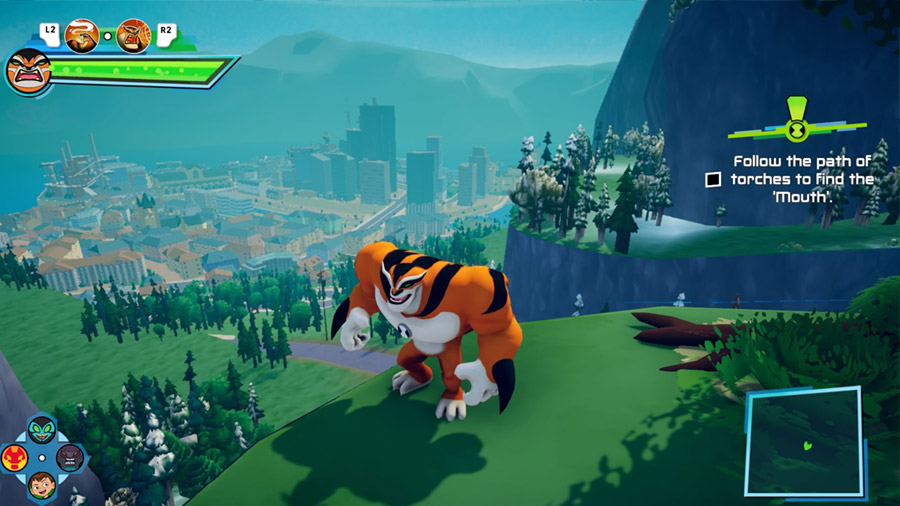Open the Omnitrix objective marker
Screen dimensions: 900x506
pyautogui.click(x=797, y=127)
